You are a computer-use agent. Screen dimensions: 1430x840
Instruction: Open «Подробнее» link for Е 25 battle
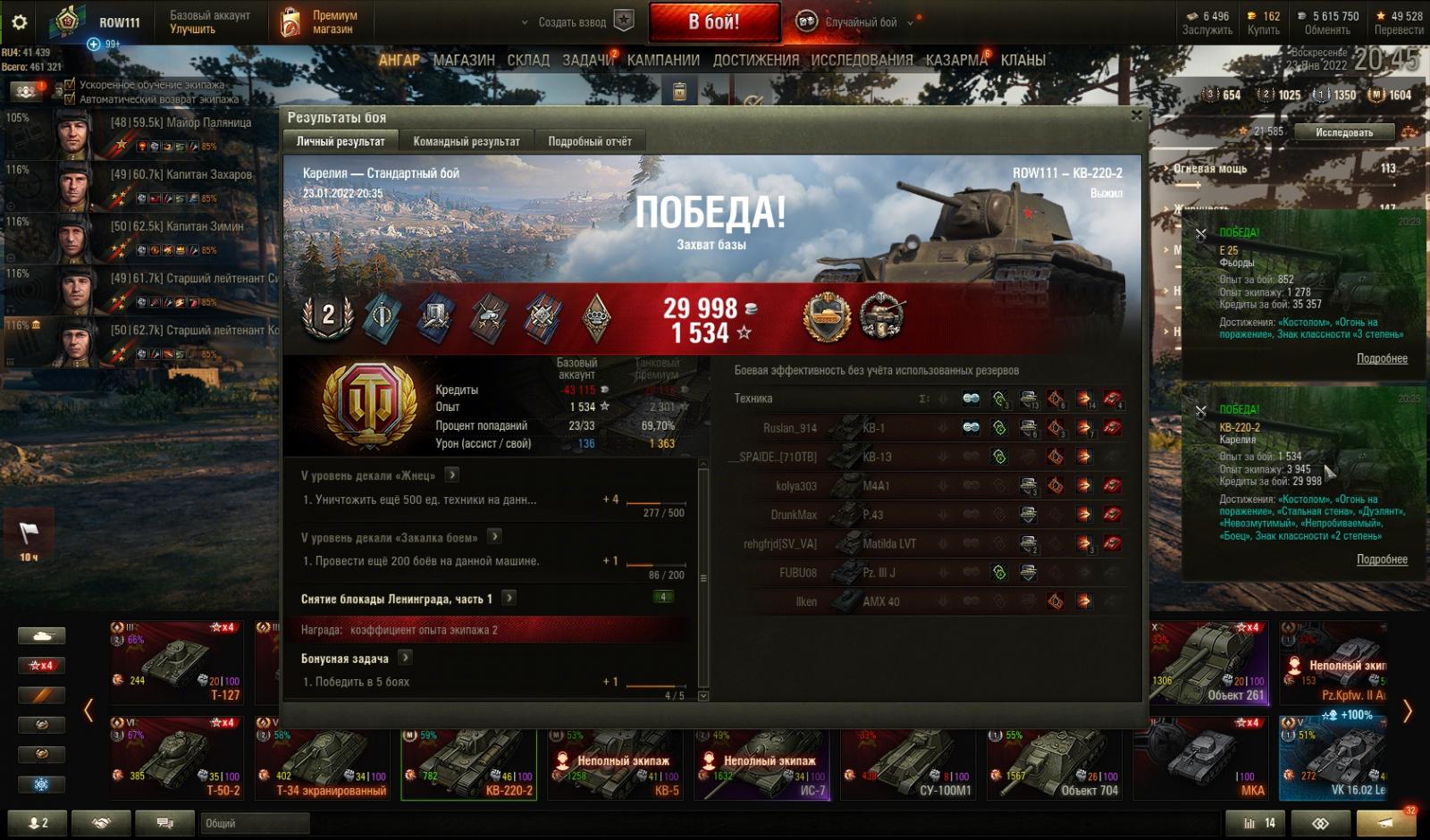pos(1382,358)
